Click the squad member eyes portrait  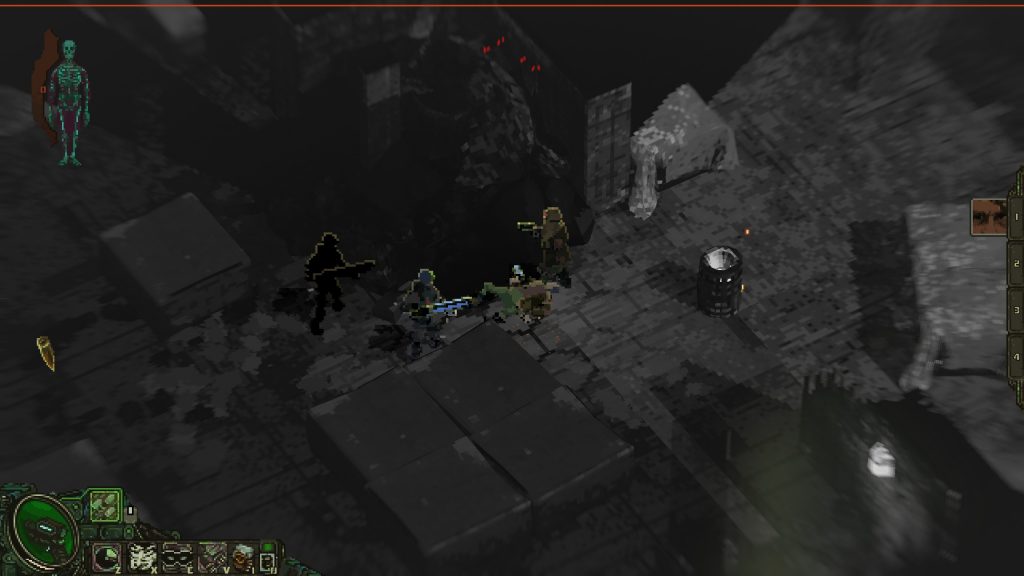coord(988,217)
